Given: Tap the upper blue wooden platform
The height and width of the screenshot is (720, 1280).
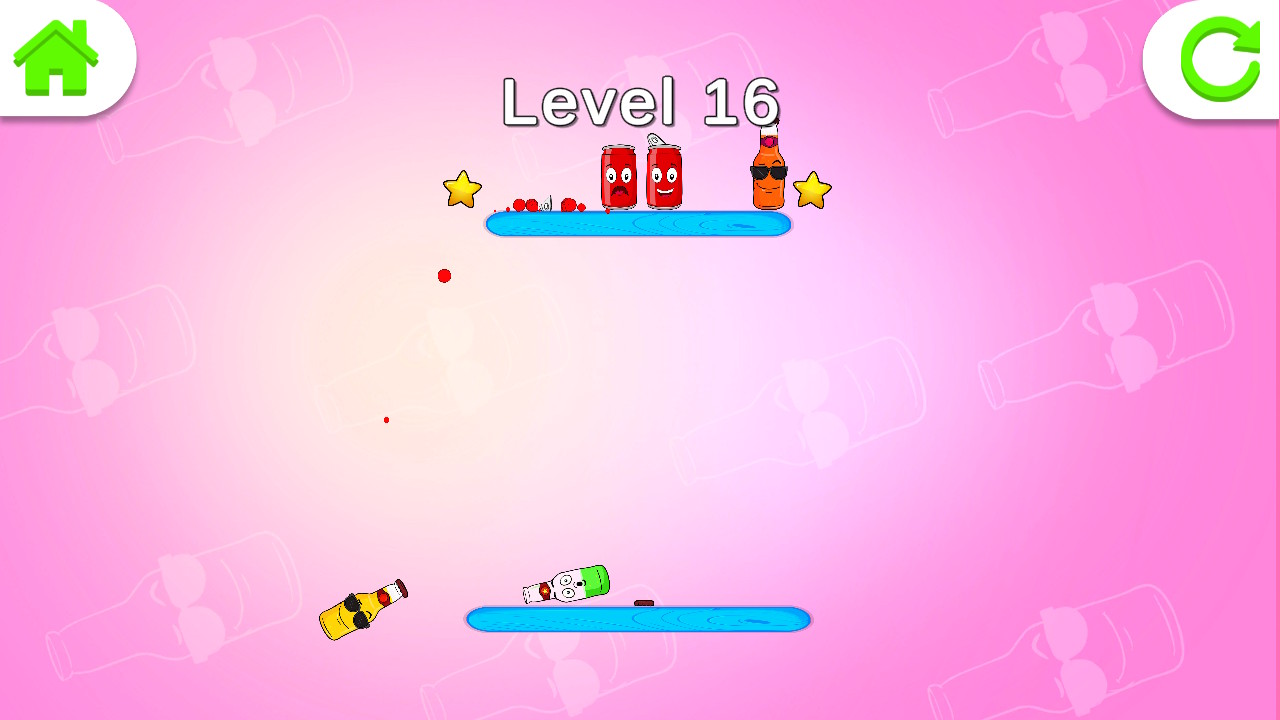Looking at the screenshot, I should (638, 224).
